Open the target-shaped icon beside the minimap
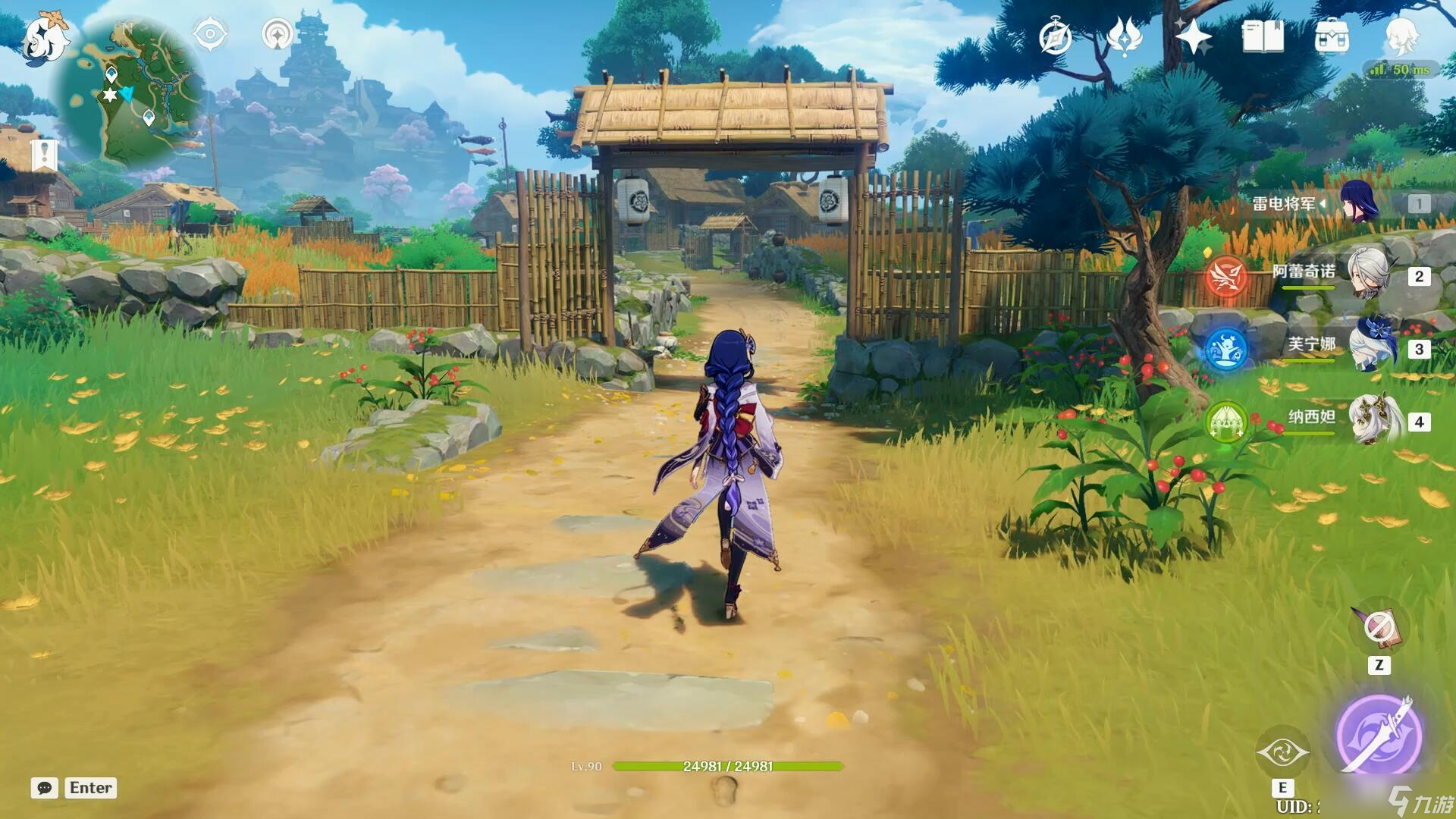This screenshot has height=819, width=1456. coord(210,35)
